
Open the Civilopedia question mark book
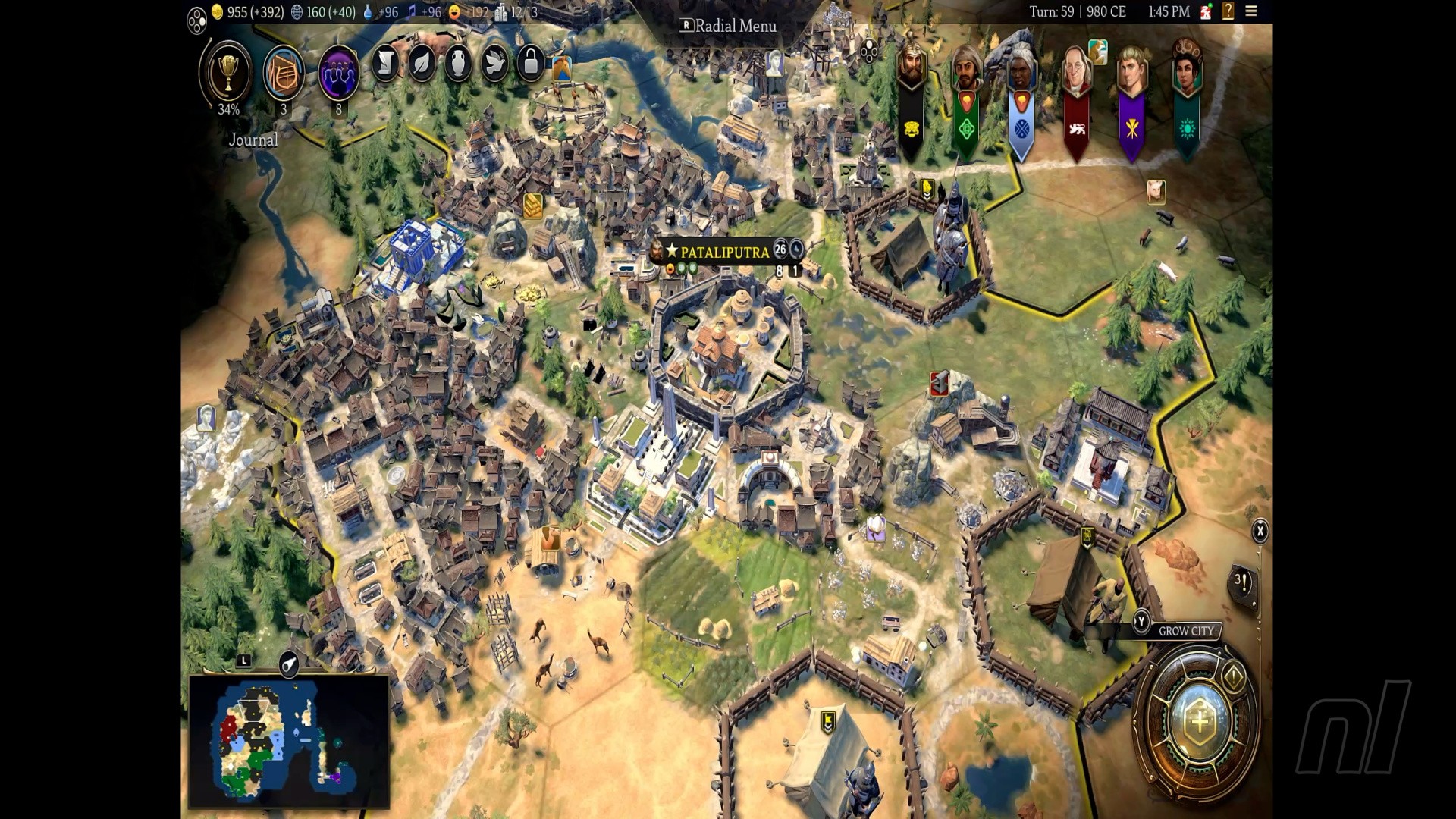(1228, 11)
